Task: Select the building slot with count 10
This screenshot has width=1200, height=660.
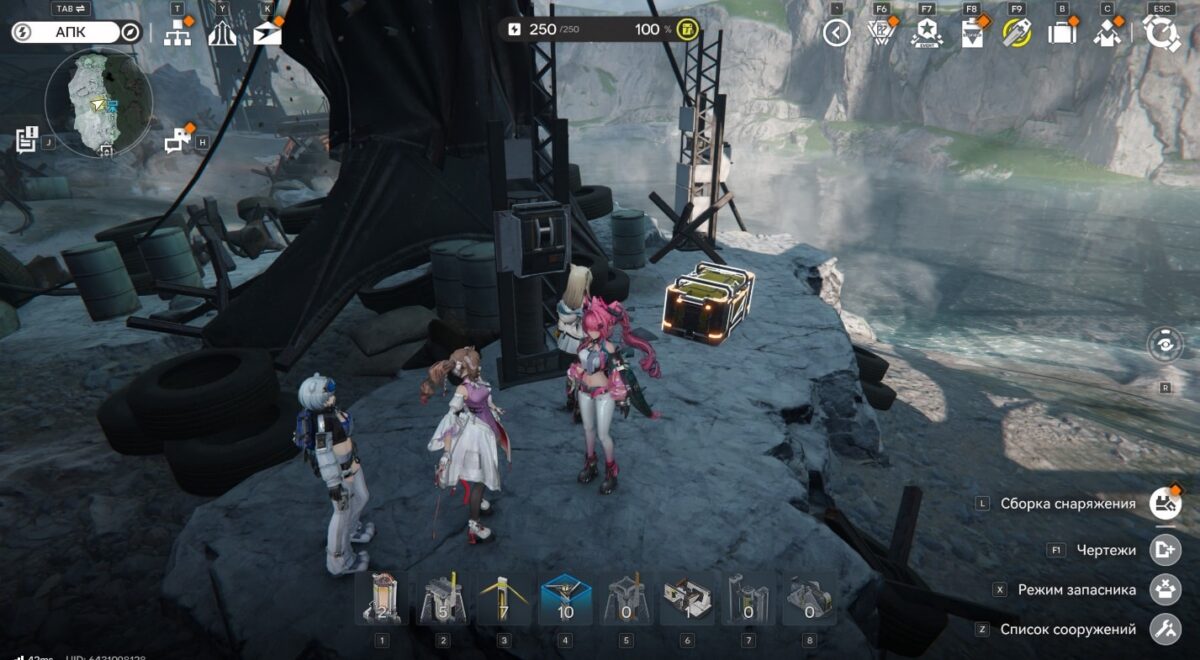Action: [565, 599]
